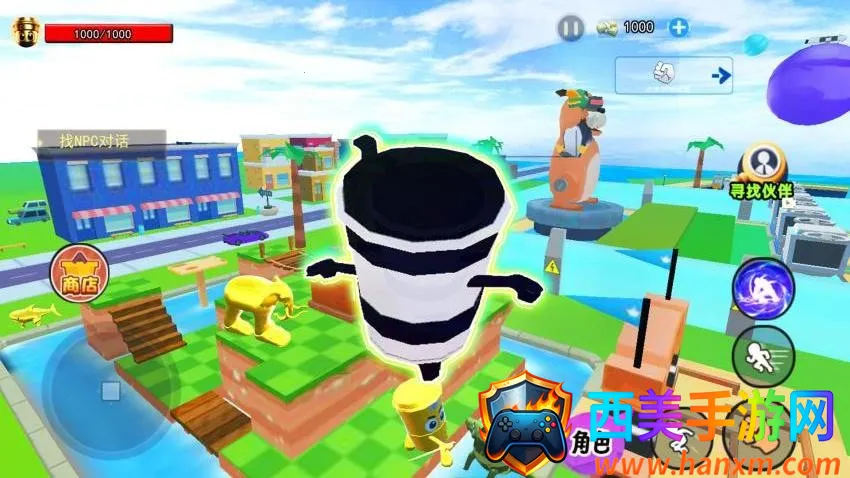Pause the game

pyautogui.click(x=570, y=28)
